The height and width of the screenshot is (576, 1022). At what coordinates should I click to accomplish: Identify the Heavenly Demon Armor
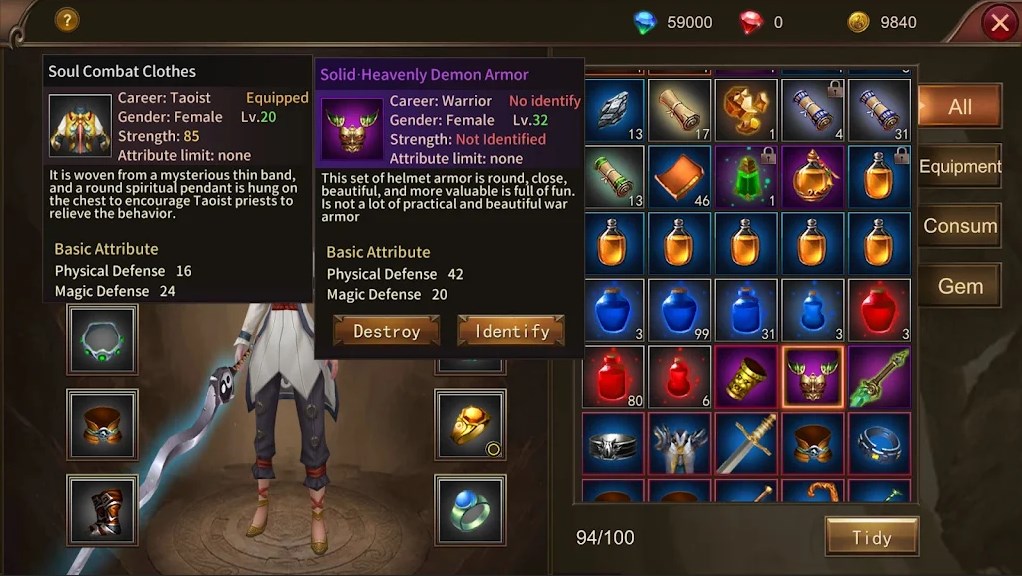click(x=511, y=331)
